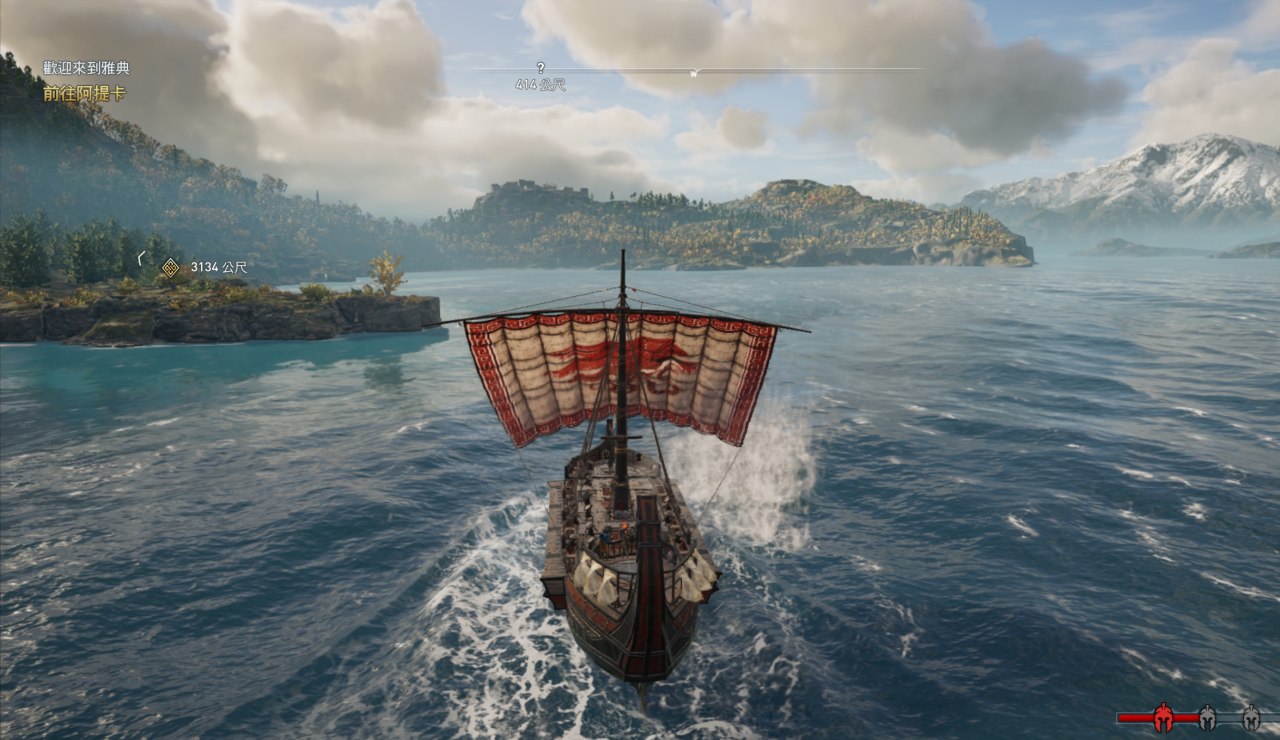Select the question mark location on the compass
This screenshot has width=1280, height=740.
(540, 68)
